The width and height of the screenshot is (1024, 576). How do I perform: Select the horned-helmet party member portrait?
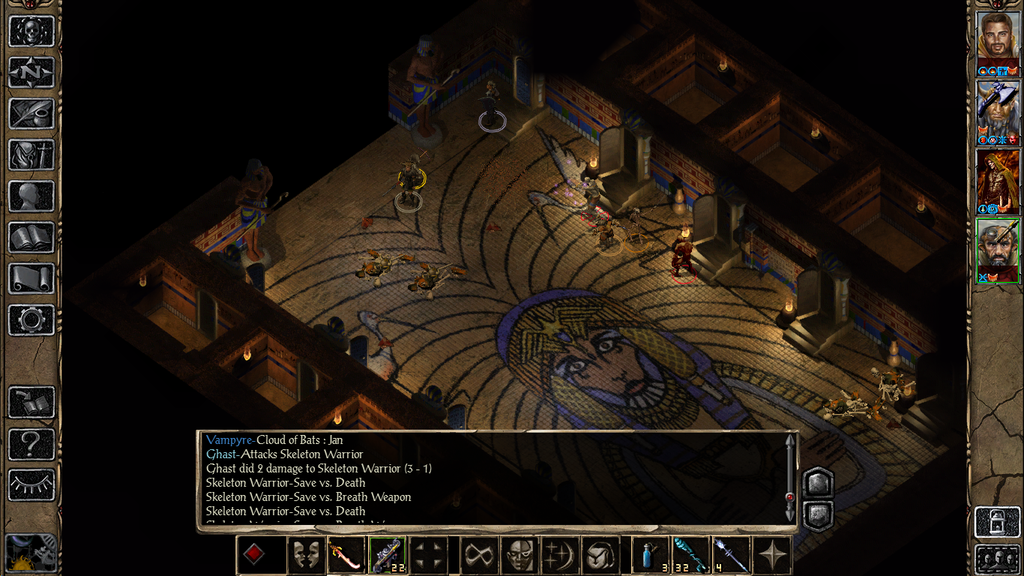[x=997, y=107]
